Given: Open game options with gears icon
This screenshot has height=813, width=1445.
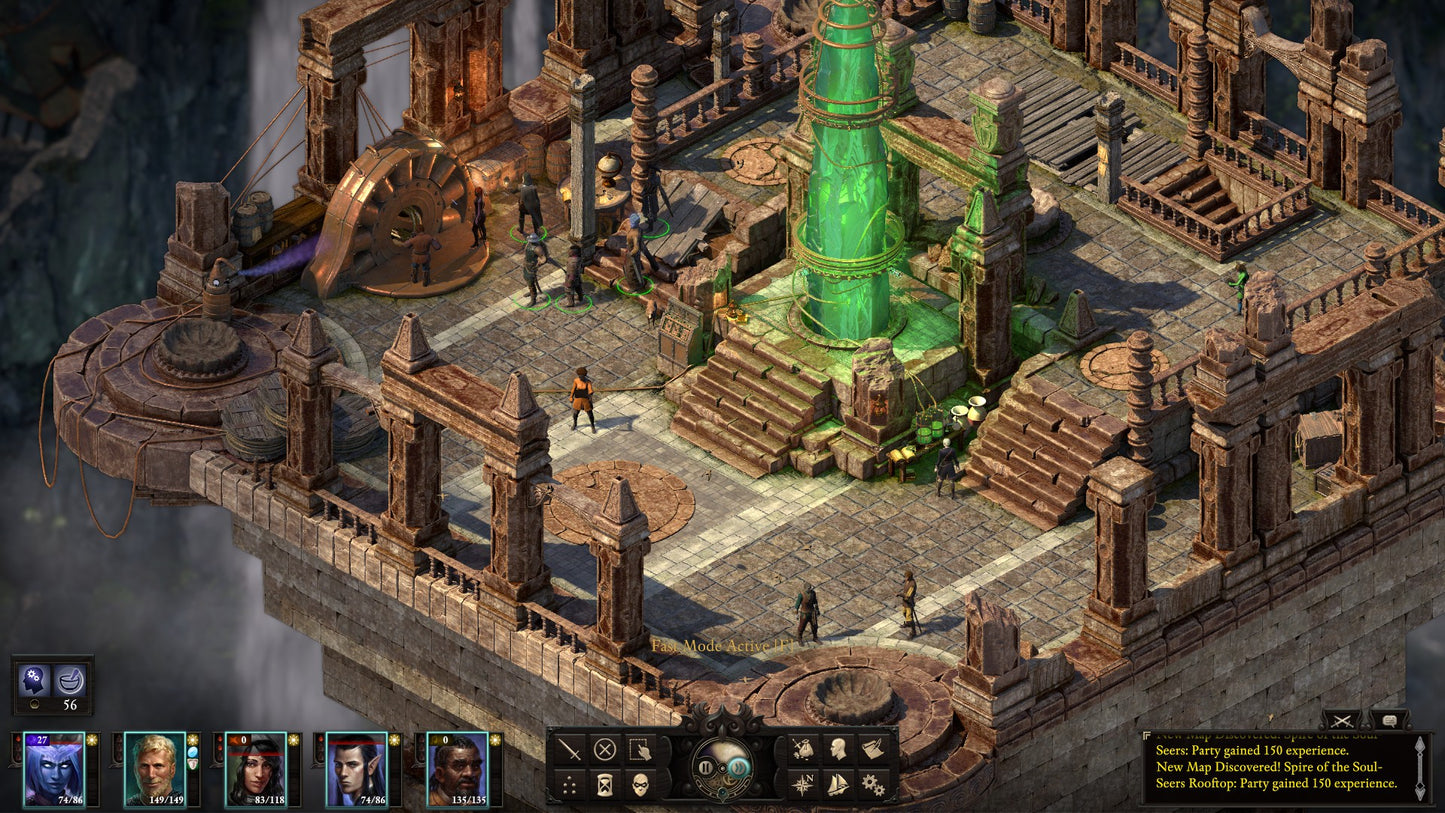Looking at the screenshot, I should pyautogui.click(x=873, y=784).
